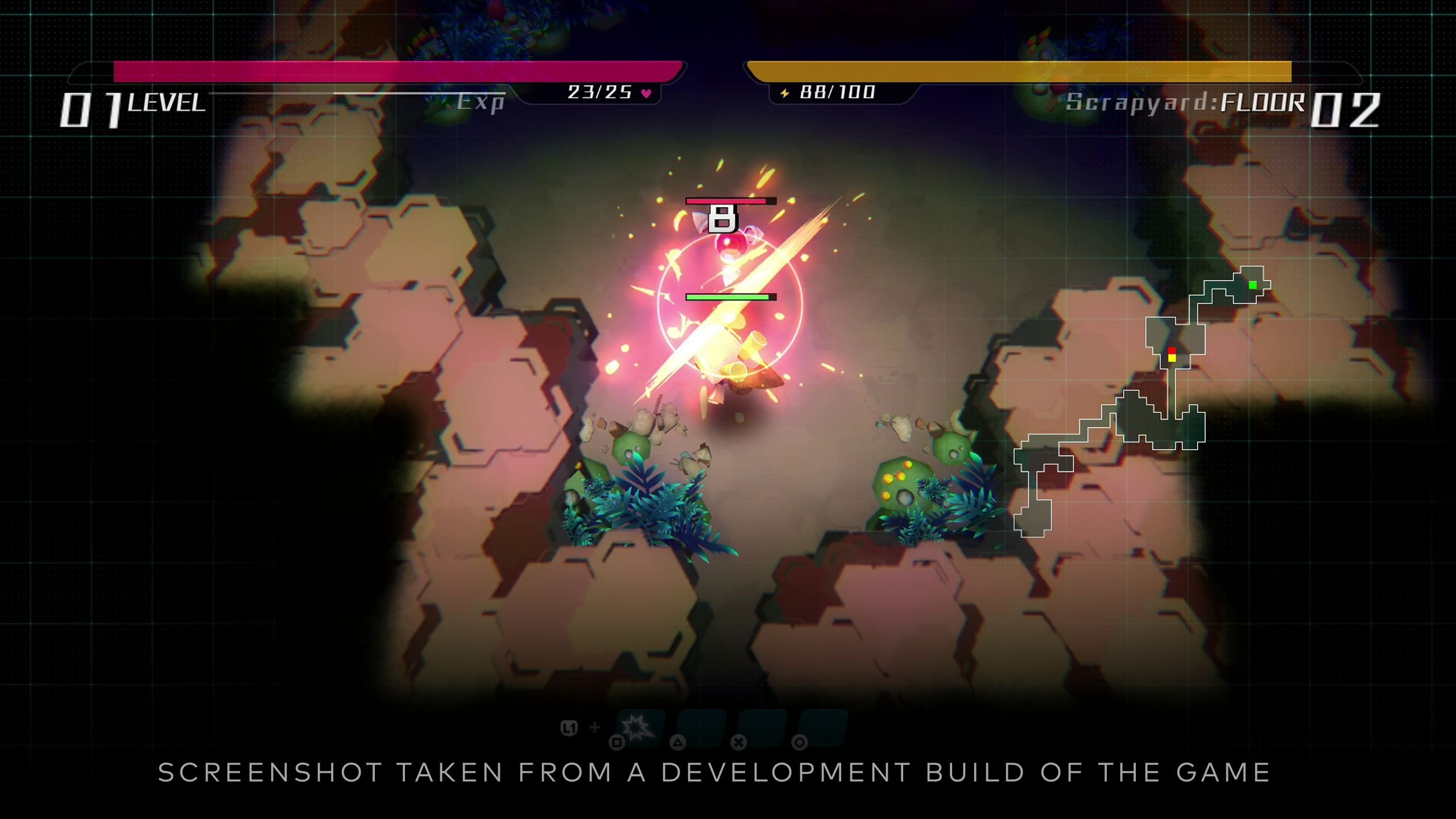Select the green marker on the minimap
The width and height of the screenshot is (1456, 819).
coord(1252,284)
